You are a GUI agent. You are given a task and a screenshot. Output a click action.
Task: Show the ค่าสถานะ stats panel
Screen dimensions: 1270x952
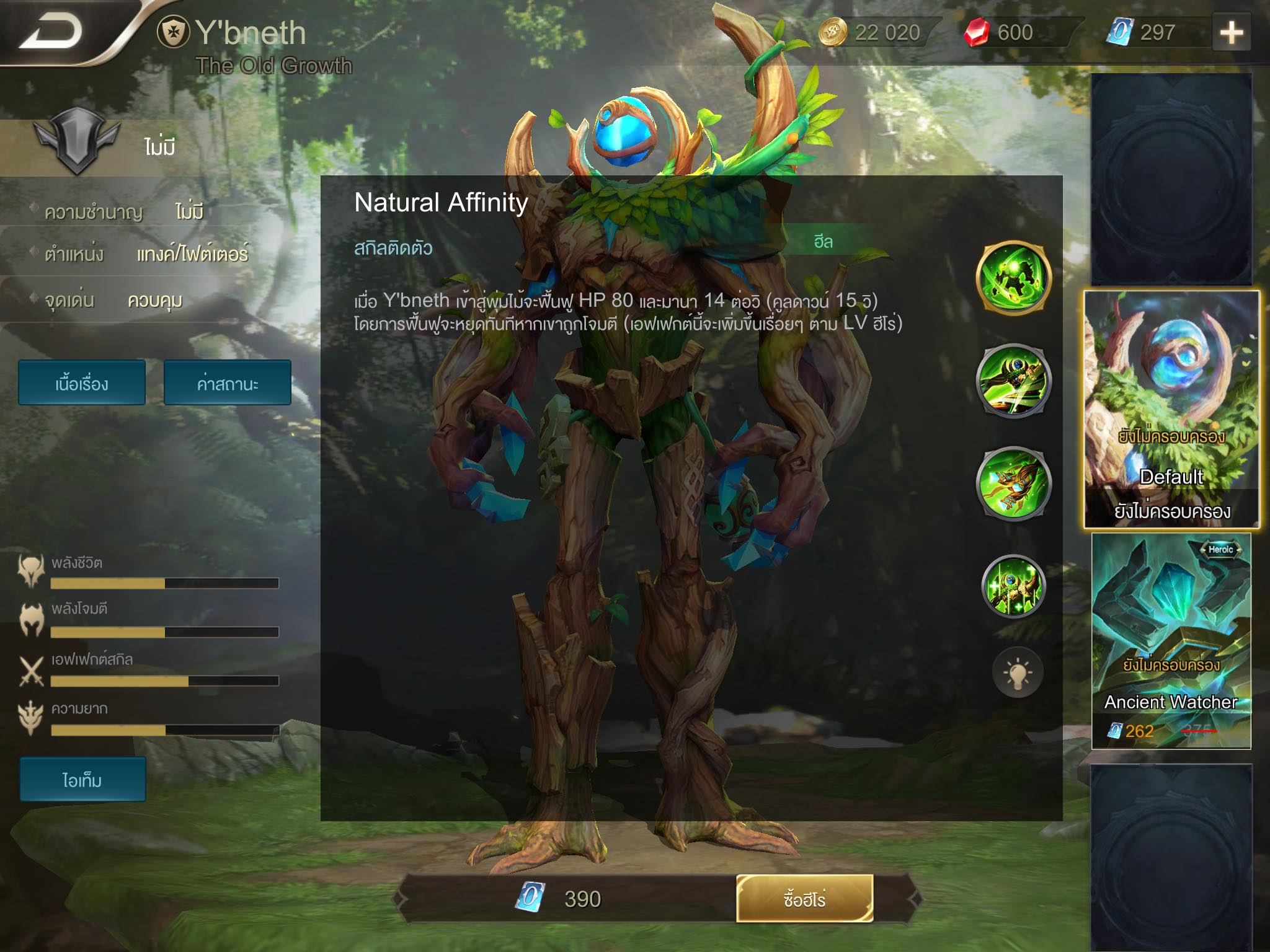click(228, 383)
